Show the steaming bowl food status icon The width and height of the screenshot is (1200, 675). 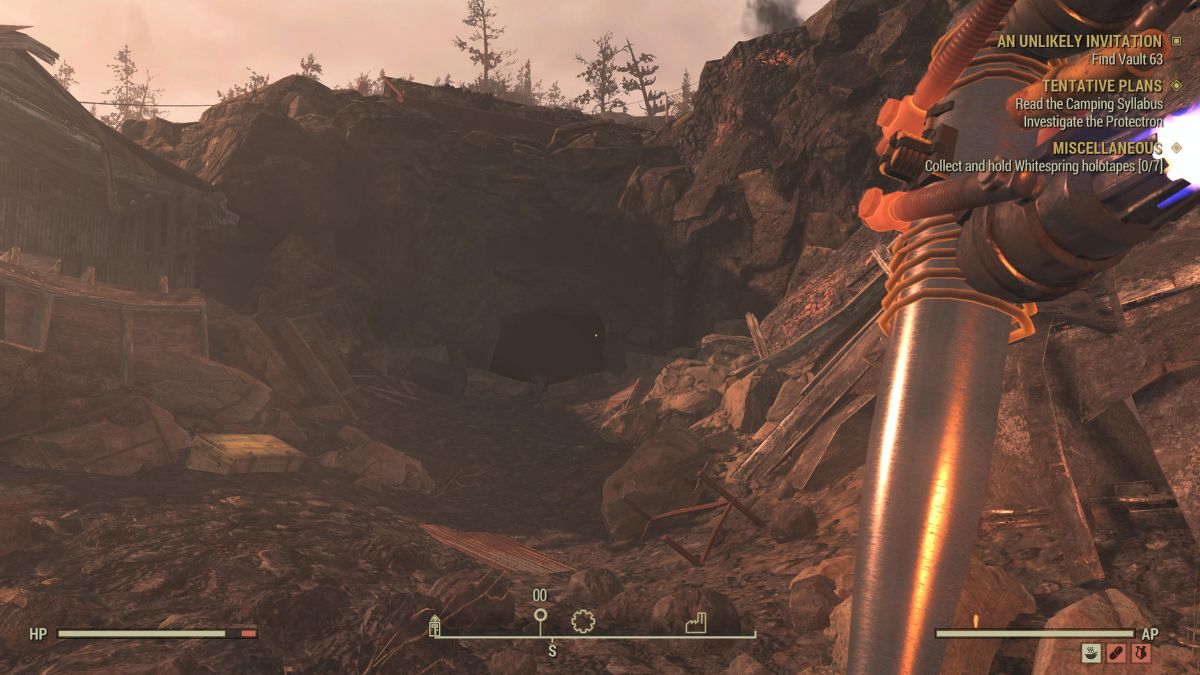pos(1091,653)
